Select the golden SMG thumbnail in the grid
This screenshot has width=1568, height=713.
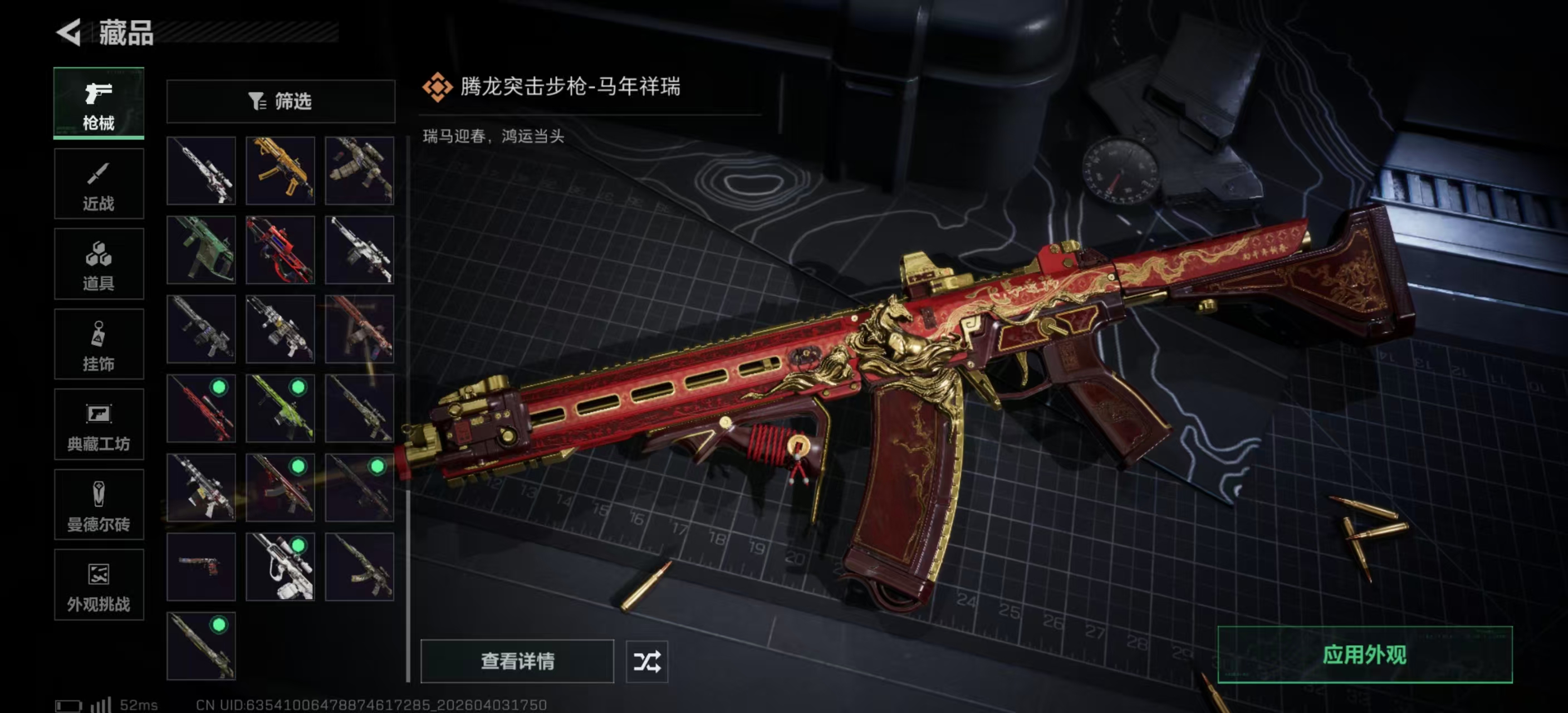point(281,170)
